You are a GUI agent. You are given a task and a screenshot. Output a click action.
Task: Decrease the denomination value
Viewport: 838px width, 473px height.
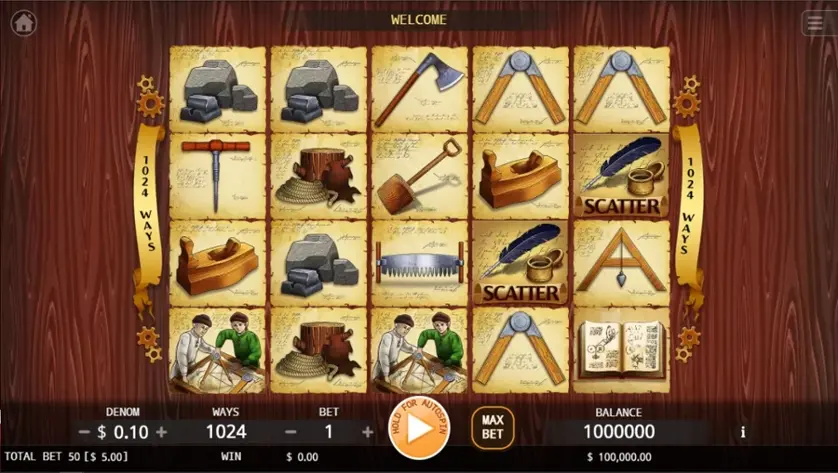85,432
